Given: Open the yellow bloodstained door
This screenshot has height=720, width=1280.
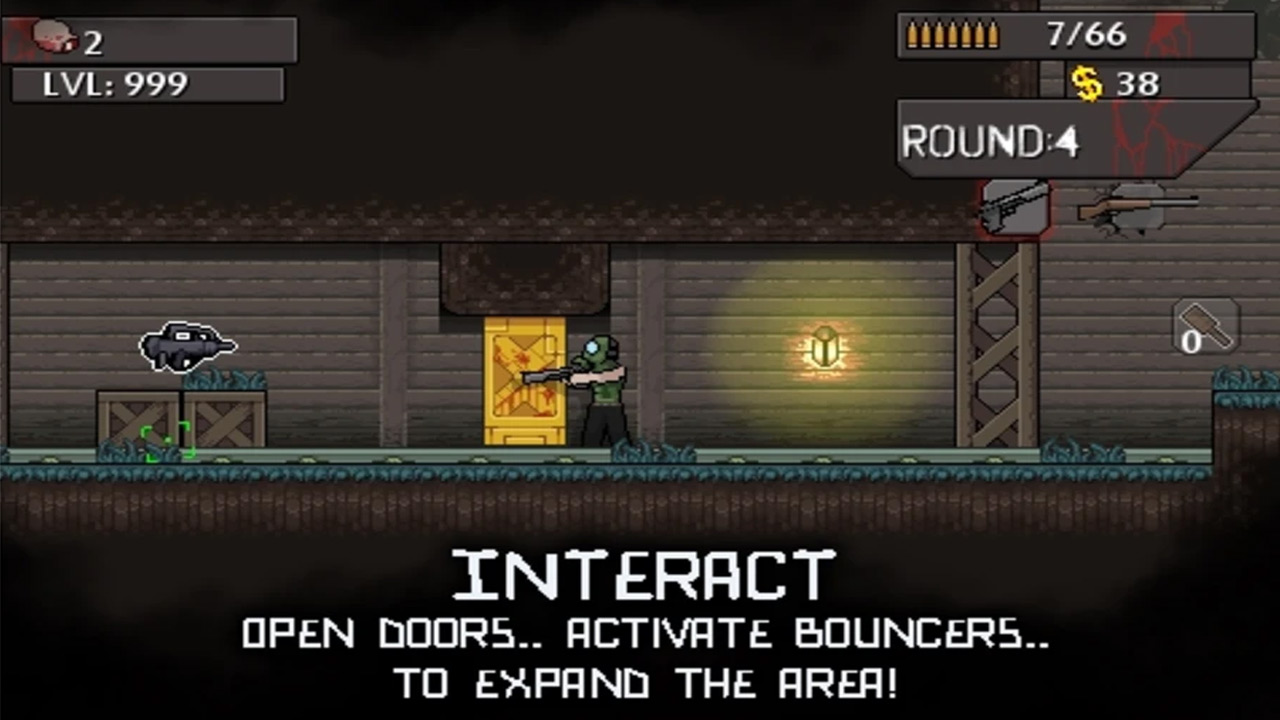Looking at the screenshot, I should pyautogui.click(x=524, y=380).
